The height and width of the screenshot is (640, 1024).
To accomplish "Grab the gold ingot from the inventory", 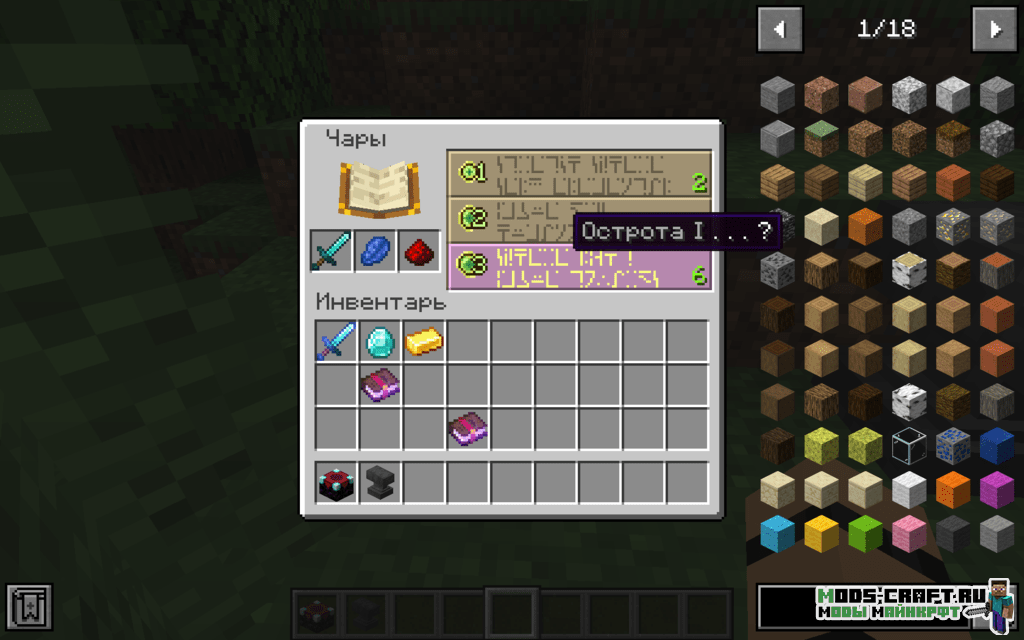I will click(x=425, y=342).
